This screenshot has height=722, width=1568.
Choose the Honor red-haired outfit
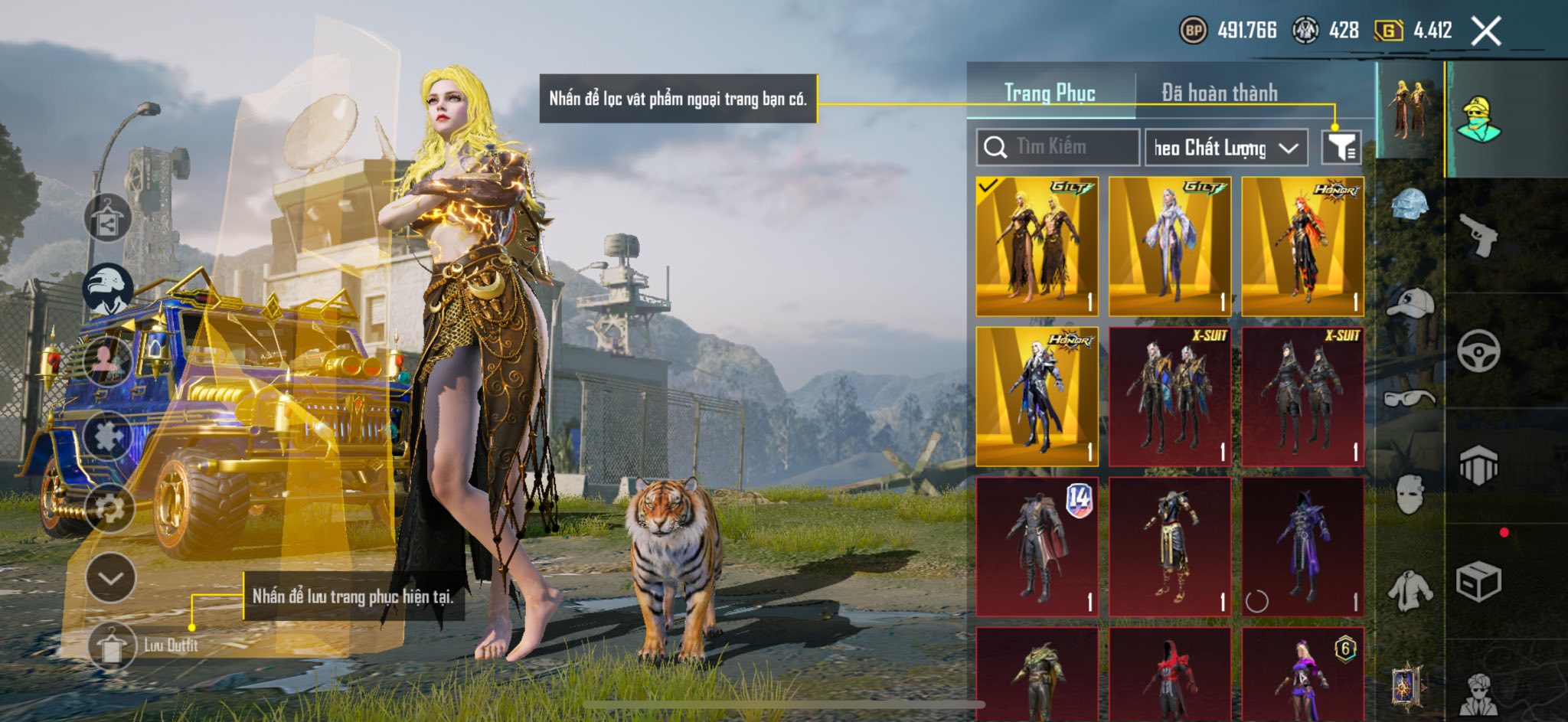click(1302, 246)
